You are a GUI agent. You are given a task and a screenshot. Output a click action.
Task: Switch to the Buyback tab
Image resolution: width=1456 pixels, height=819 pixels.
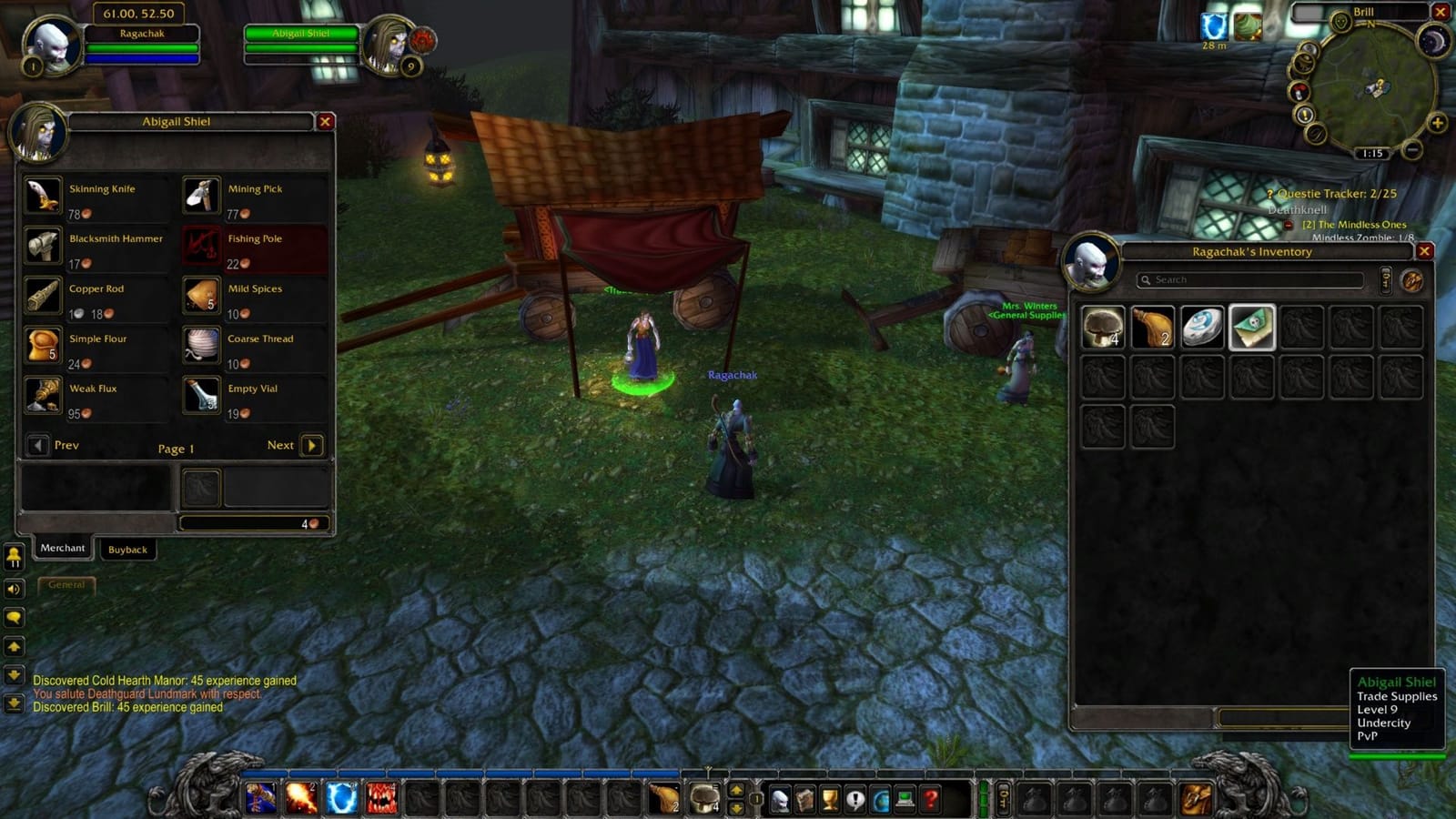click(127, 550)
